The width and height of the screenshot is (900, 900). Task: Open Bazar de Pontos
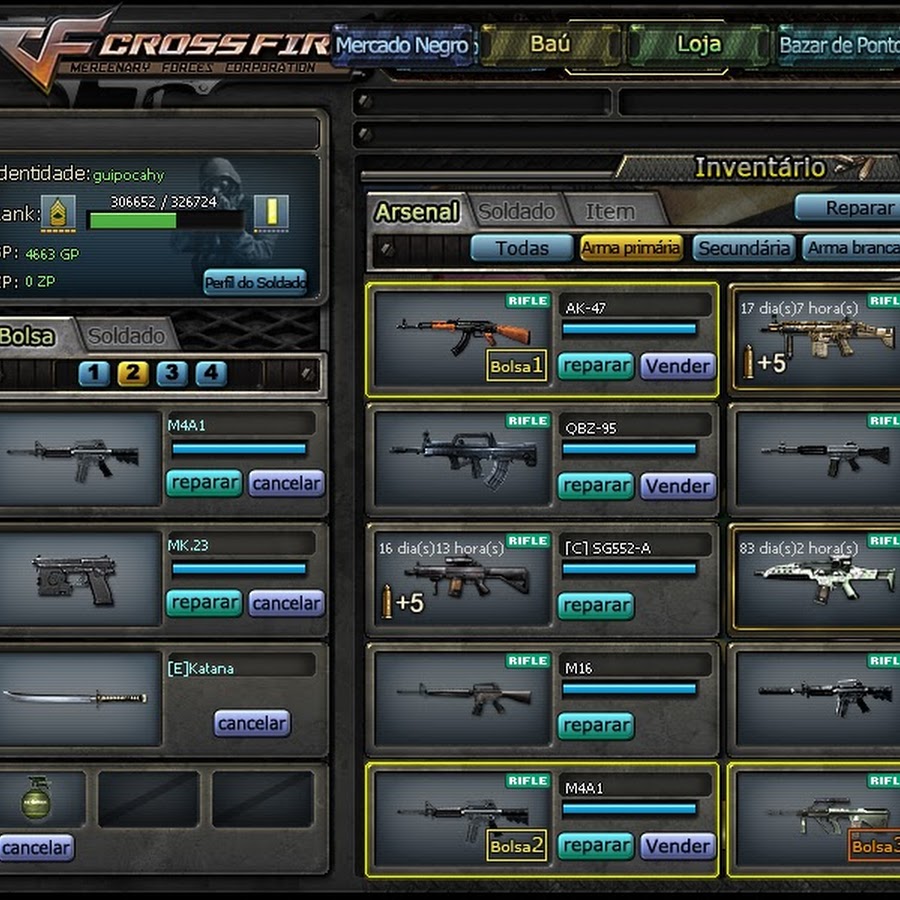click(x=838, y=45)
